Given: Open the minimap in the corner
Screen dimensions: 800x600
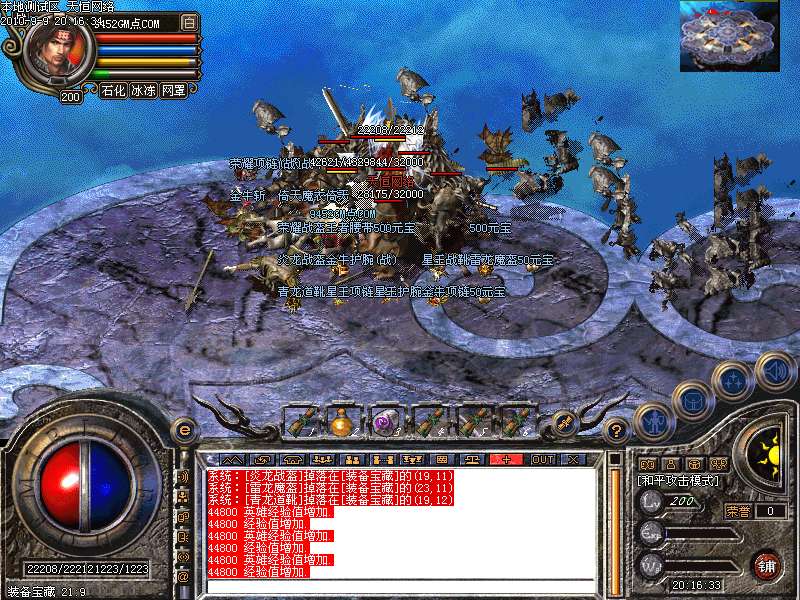Looking at the screenshot, I should 729,35.
